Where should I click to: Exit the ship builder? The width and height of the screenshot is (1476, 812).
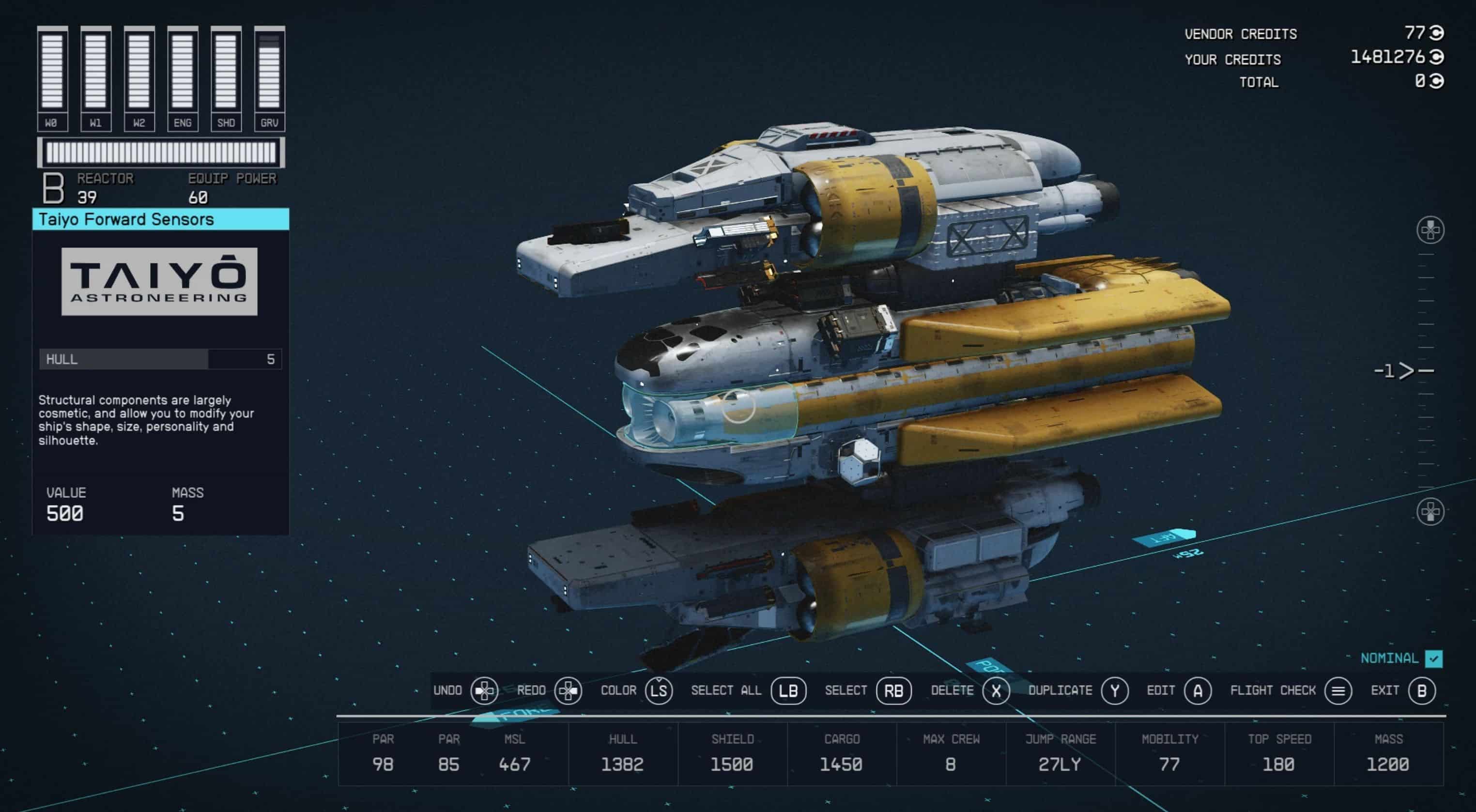tap(1422, 690)
